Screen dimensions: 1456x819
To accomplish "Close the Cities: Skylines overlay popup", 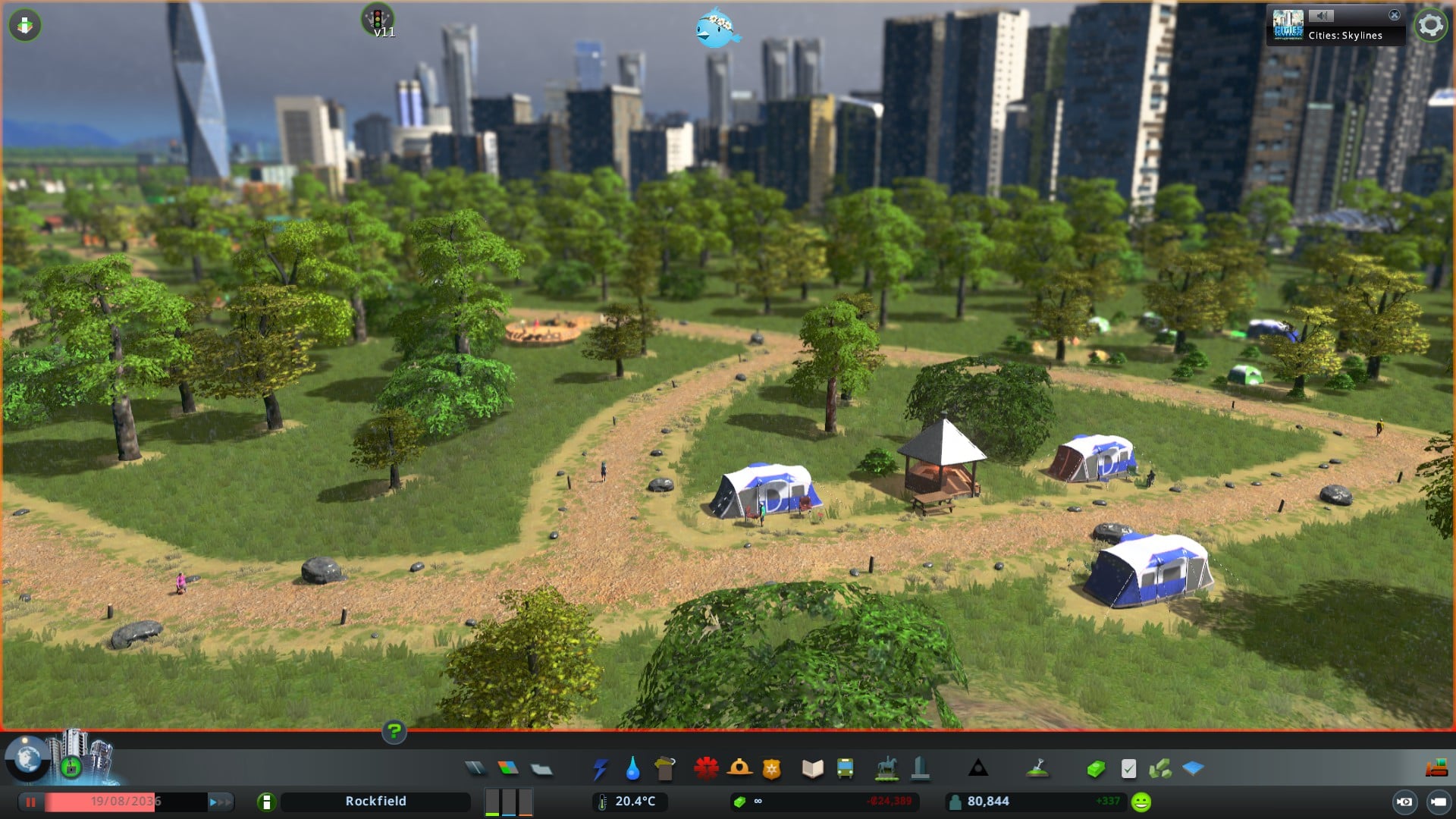I will coord(1394,15).
